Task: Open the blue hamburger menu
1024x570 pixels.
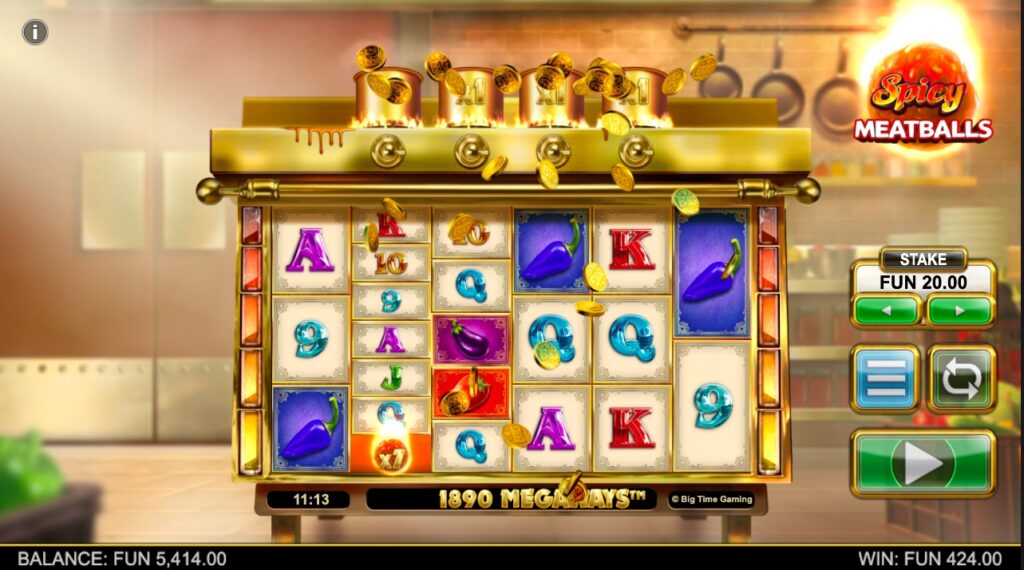Action: click(x=884, y=379)
